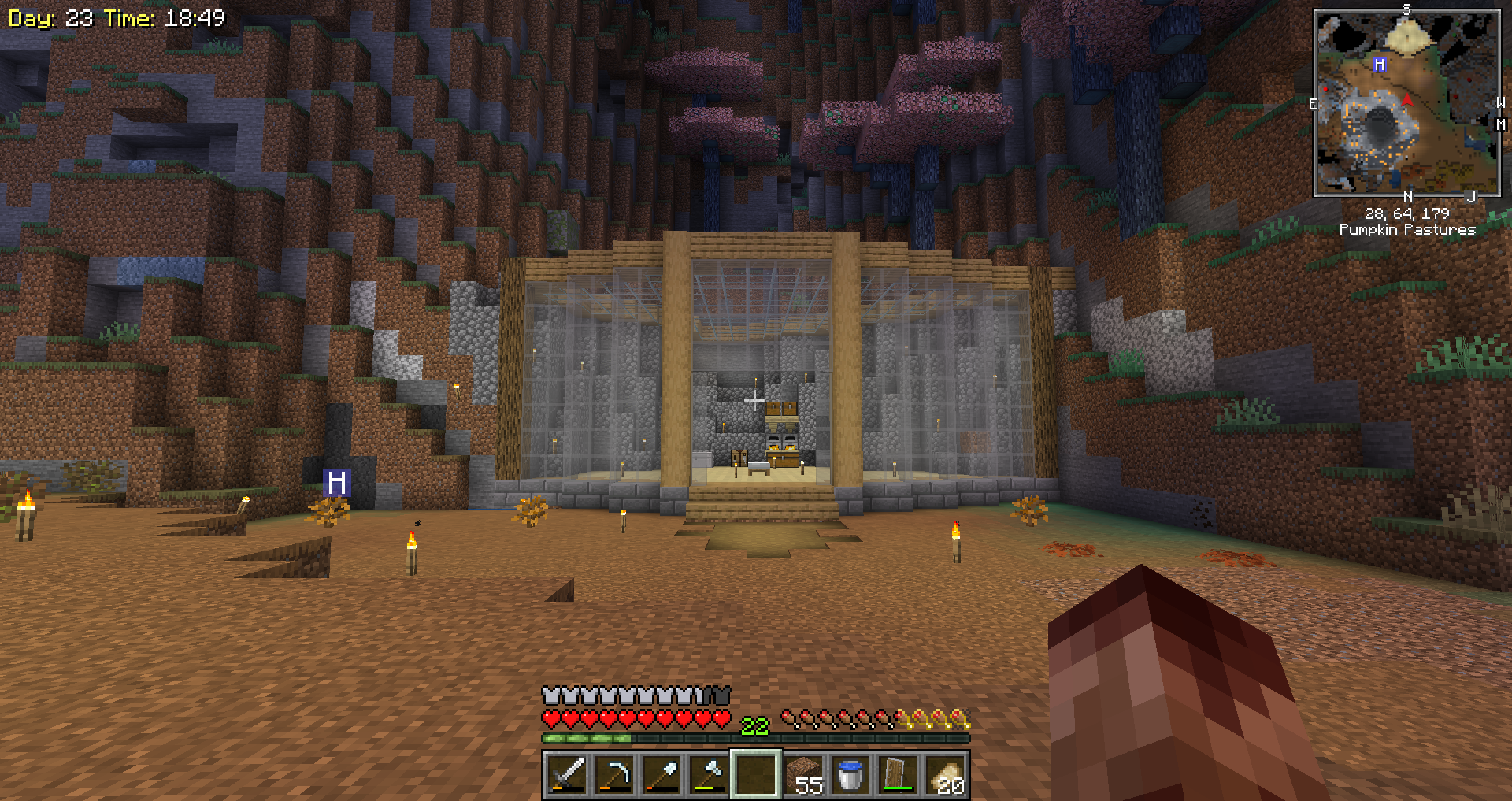
Task: Click the M waypoint marker on minimap edge
Action: point(1501,124)
